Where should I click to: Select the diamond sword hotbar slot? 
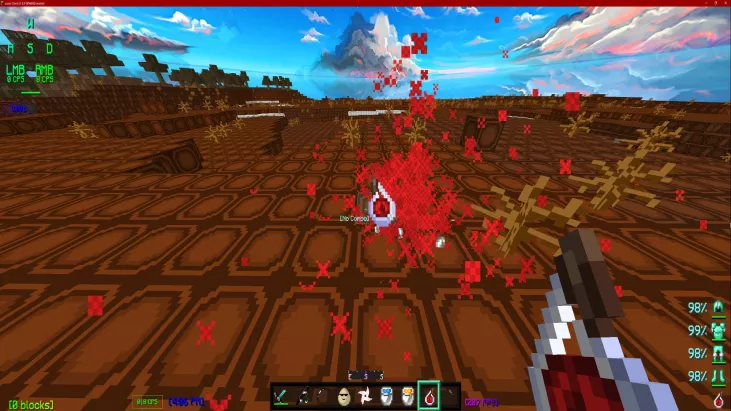tap(282, 396)
